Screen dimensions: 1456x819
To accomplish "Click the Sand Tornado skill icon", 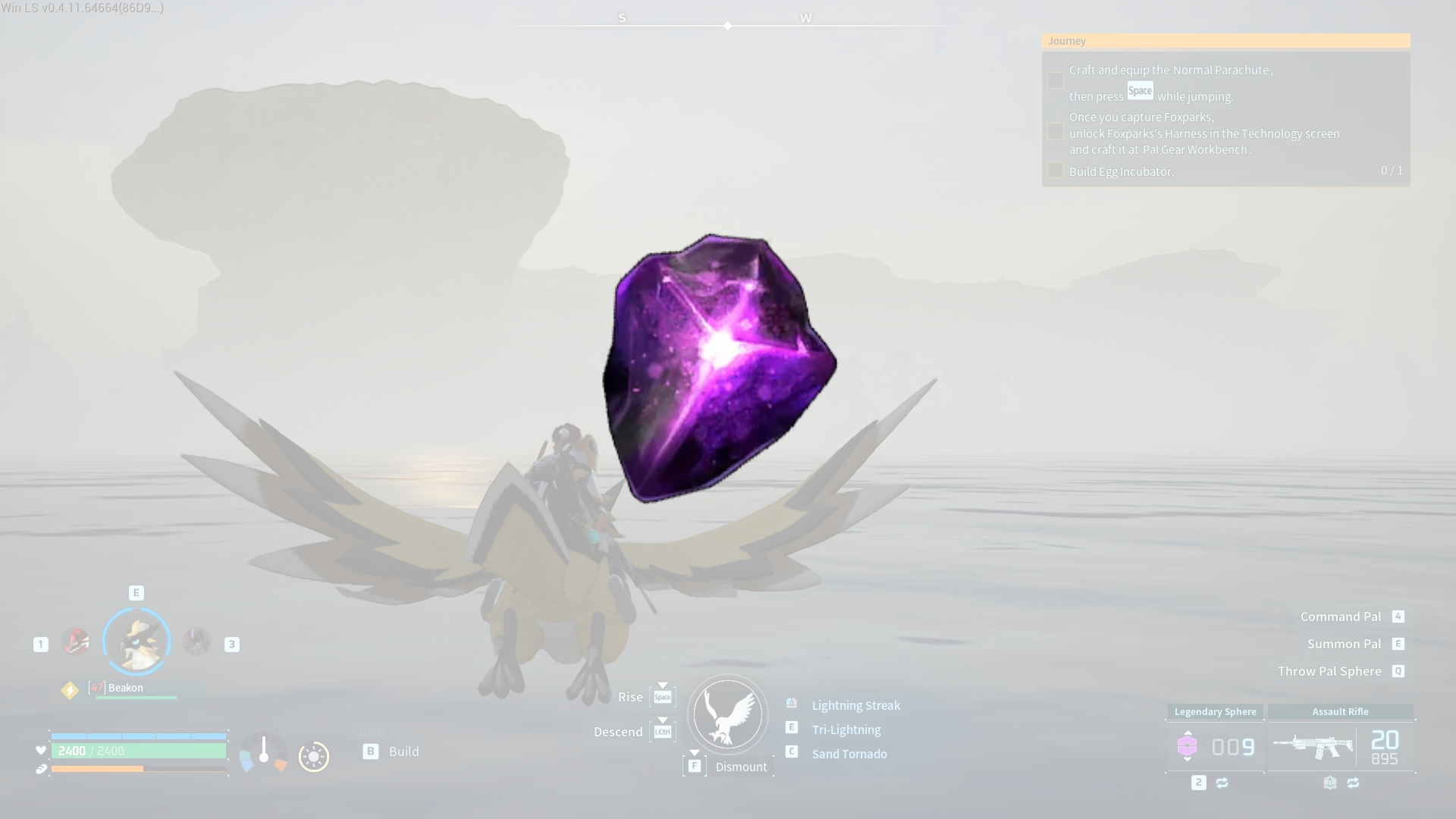I will [x=792, y=752].
